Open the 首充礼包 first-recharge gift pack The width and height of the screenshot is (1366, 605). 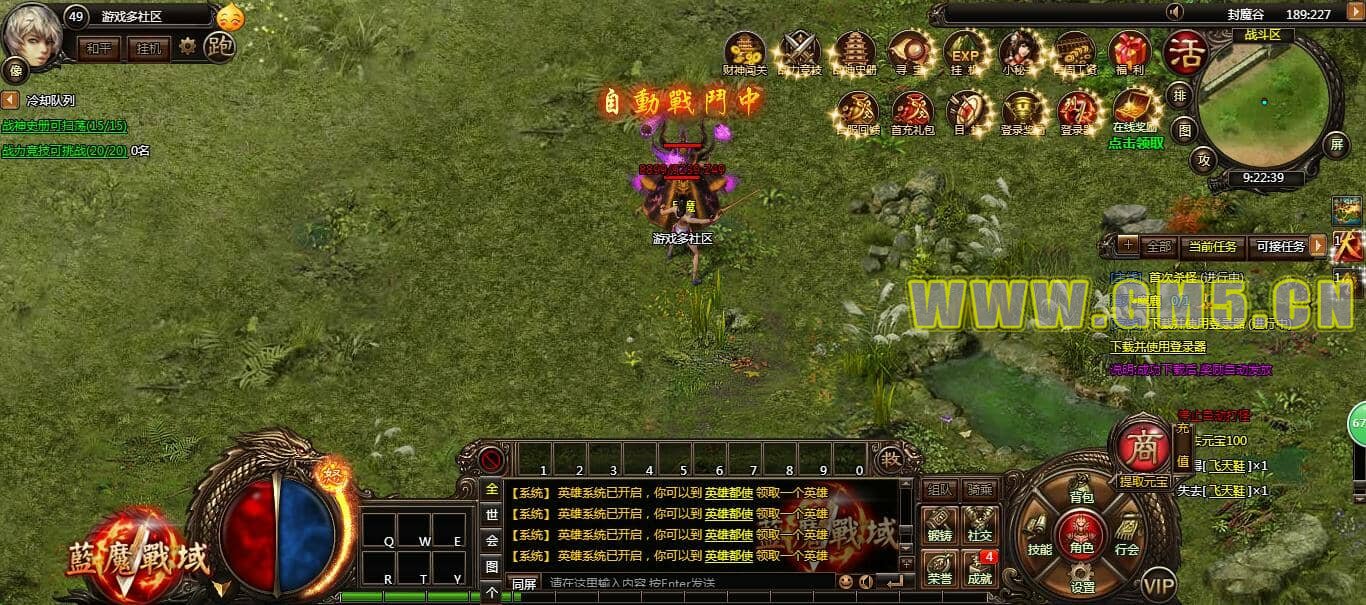point(912,112)
